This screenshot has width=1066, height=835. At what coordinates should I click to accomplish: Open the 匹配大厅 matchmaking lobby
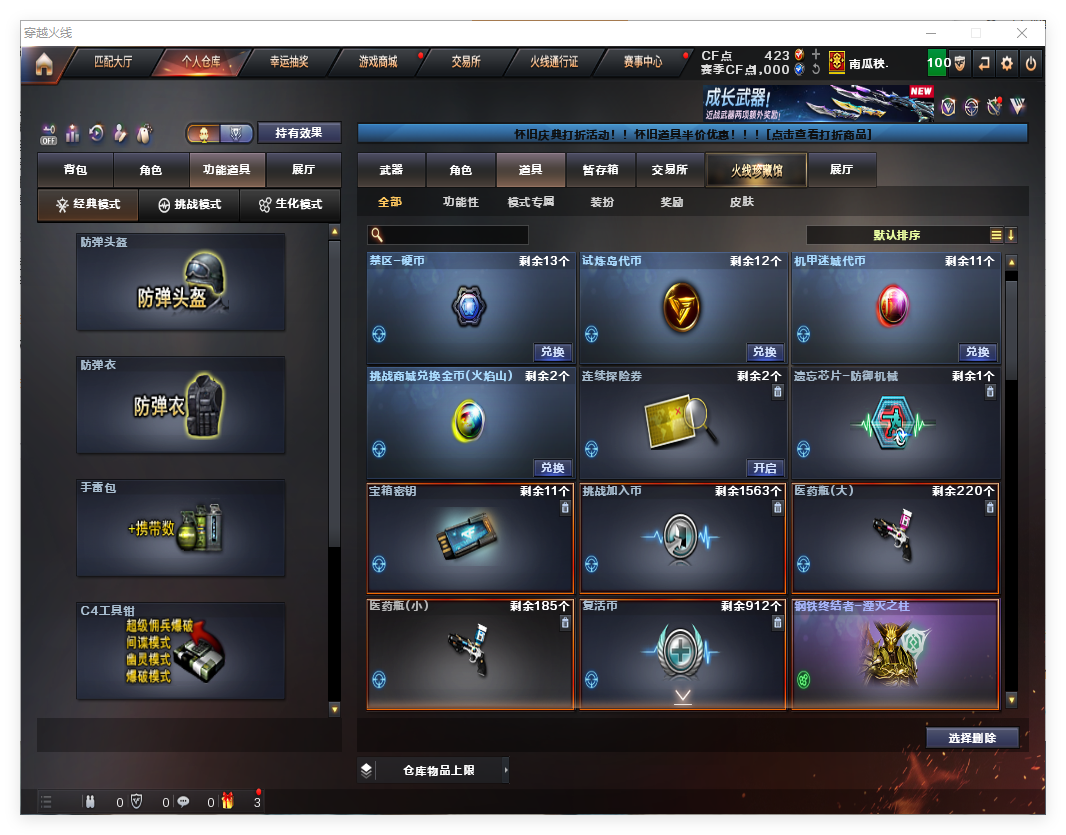tap(113, 62)
